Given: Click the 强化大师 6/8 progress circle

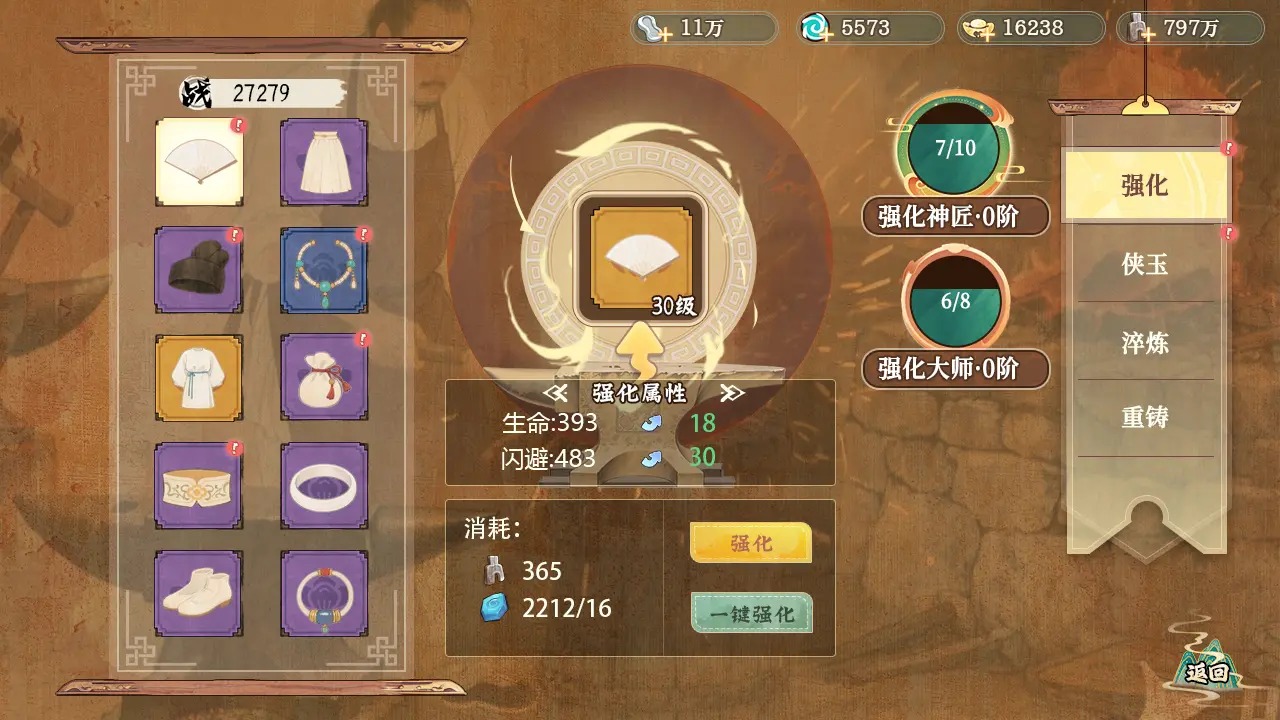Looking at the screenshot, I should [955, 295].
